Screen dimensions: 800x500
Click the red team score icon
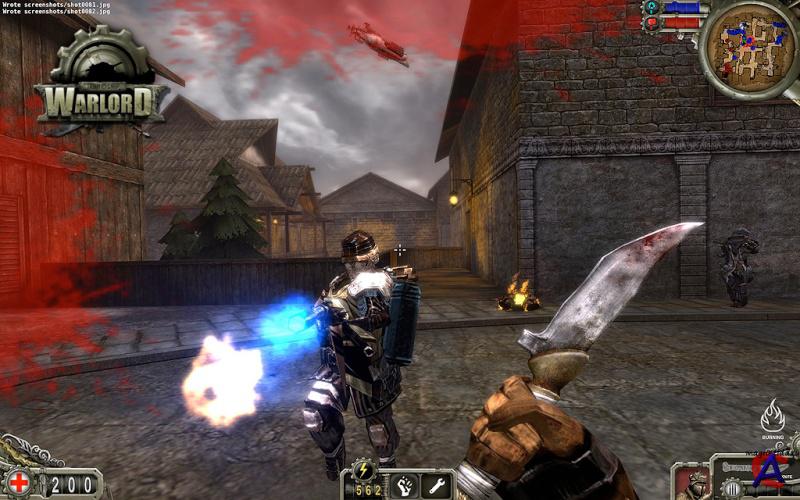tap(653, 22)
